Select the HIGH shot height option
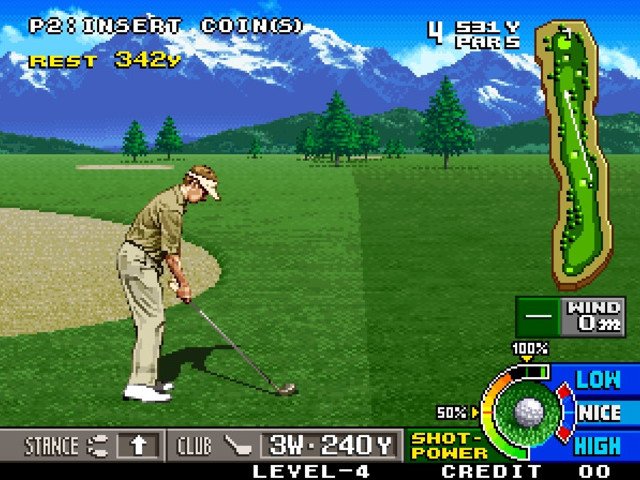The height and width of the screenshot is (480, 640). pos(599,445)
